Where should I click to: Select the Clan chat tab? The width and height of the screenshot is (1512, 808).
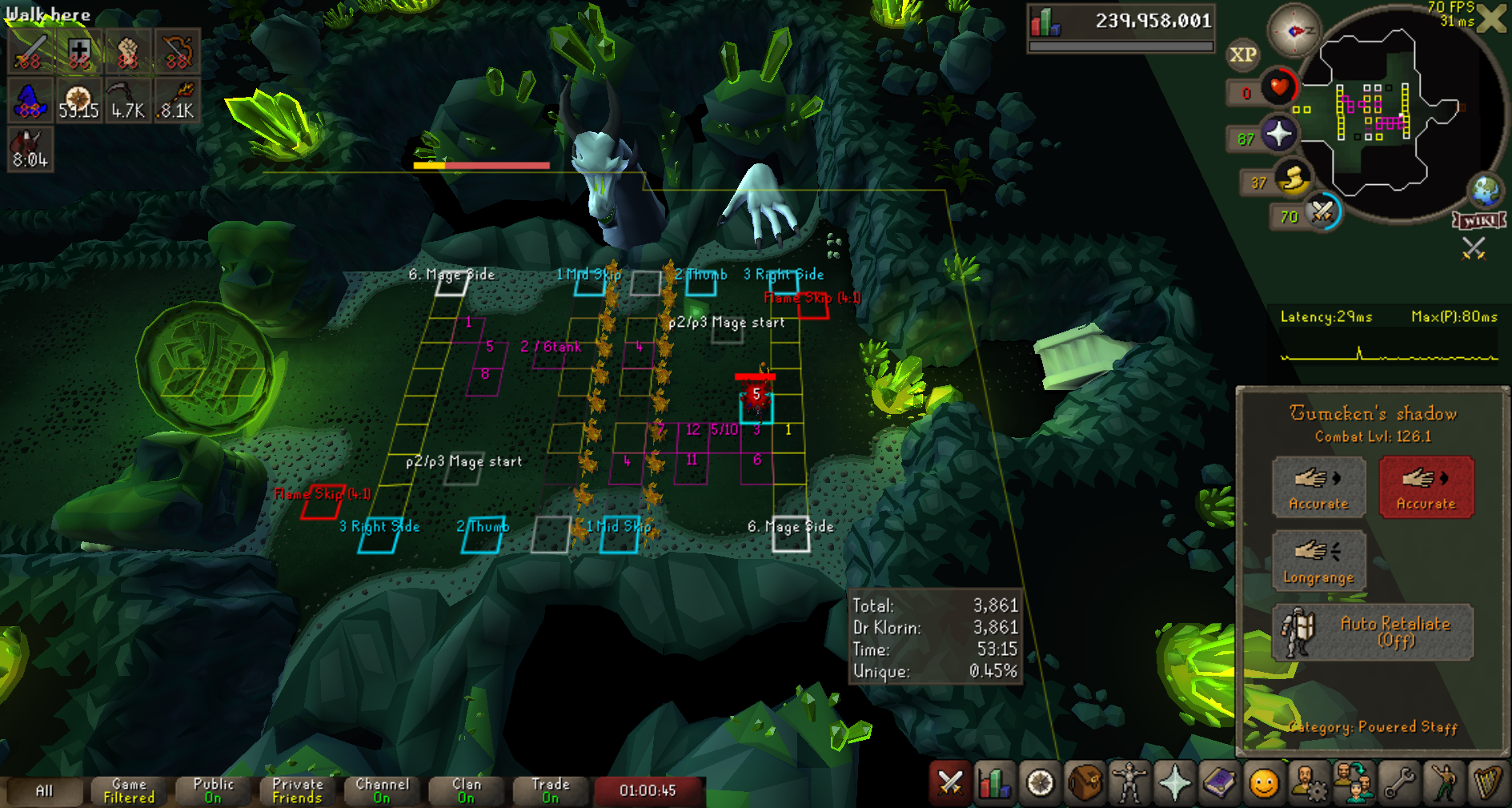466,791
